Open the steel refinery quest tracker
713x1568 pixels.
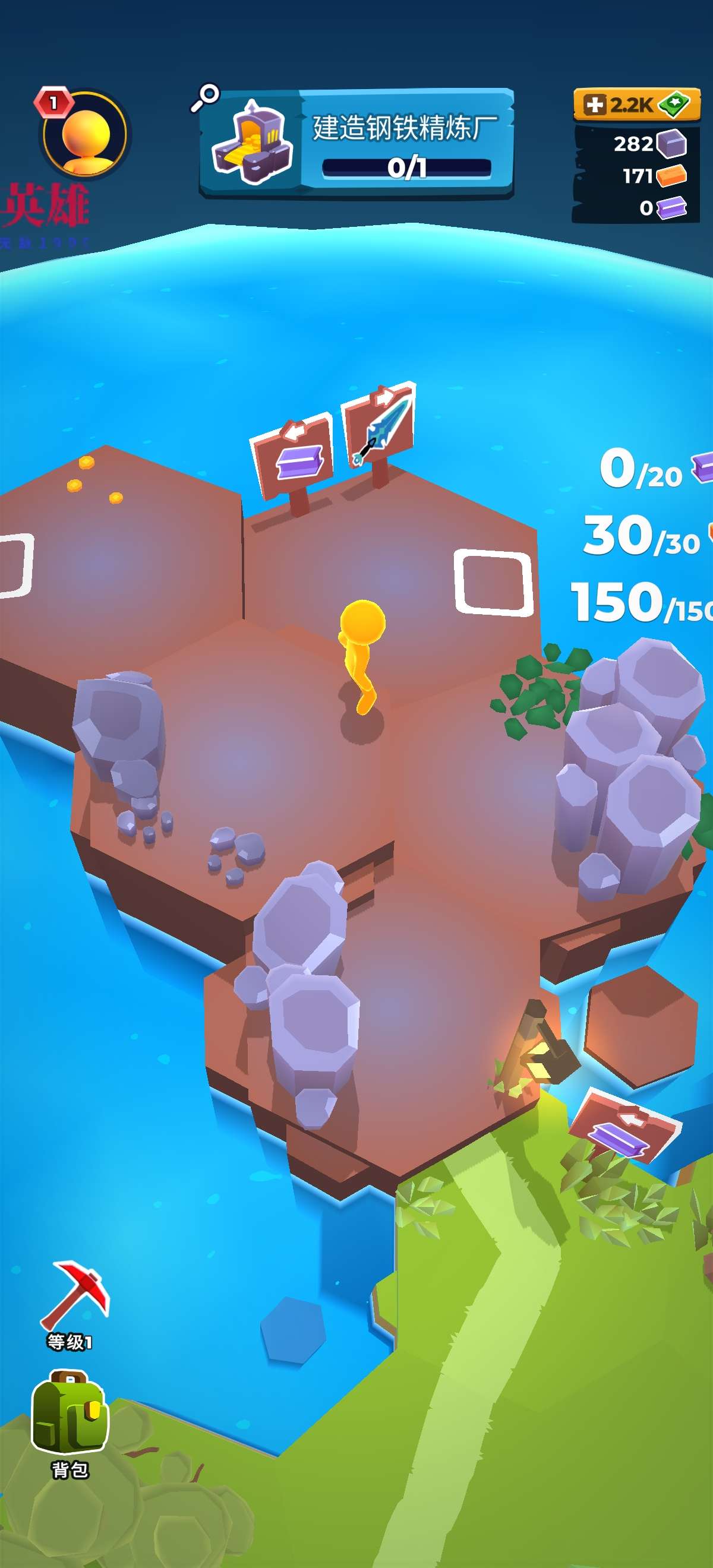coord(356,144)
